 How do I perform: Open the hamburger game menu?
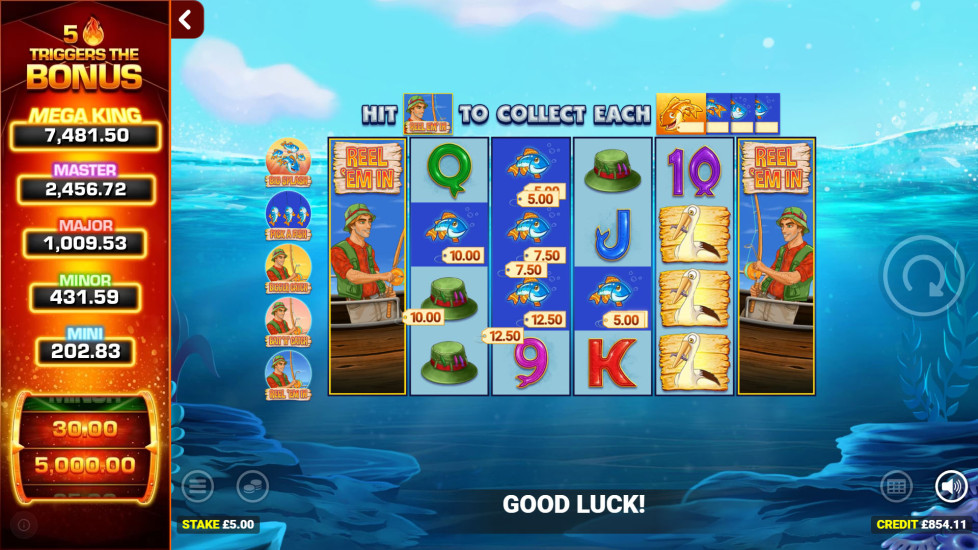(198, 487)
